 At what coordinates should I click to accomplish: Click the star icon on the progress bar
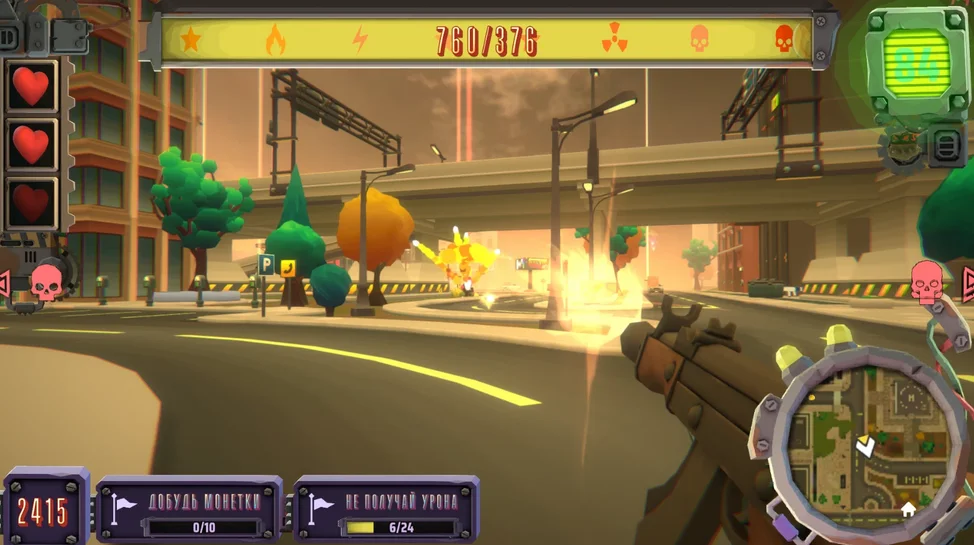point(190,40)
